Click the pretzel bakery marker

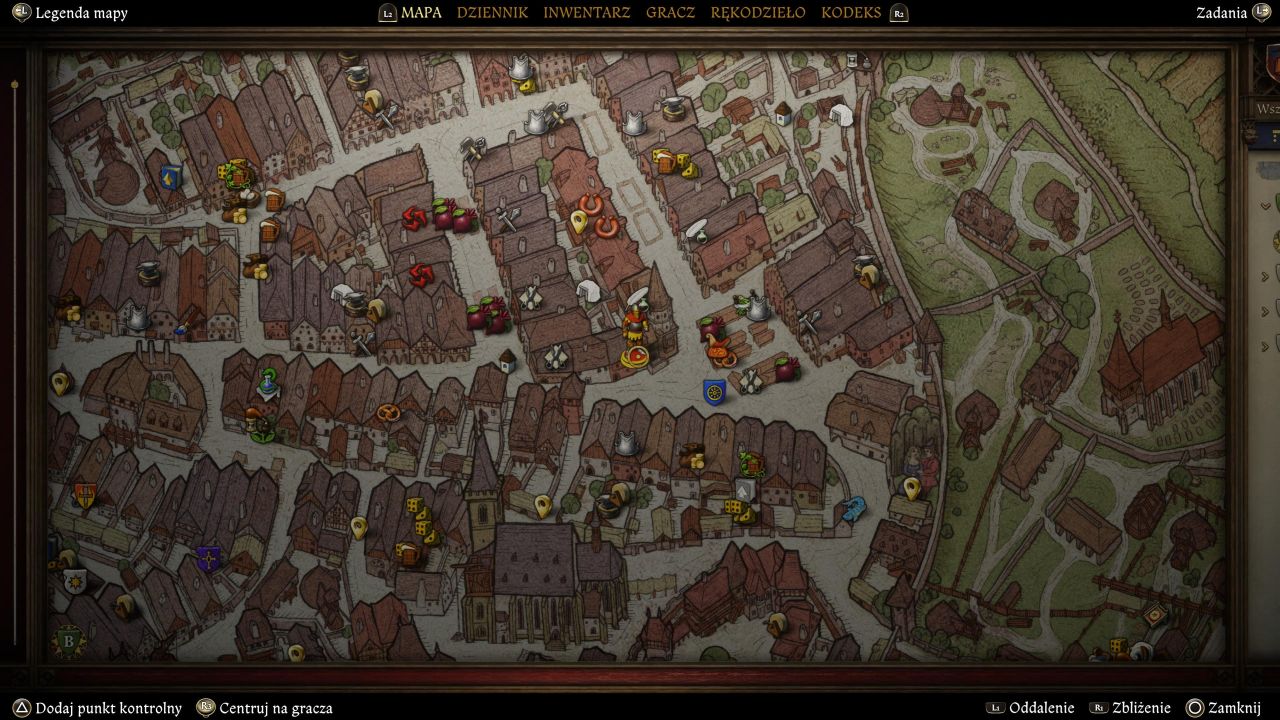388,412
